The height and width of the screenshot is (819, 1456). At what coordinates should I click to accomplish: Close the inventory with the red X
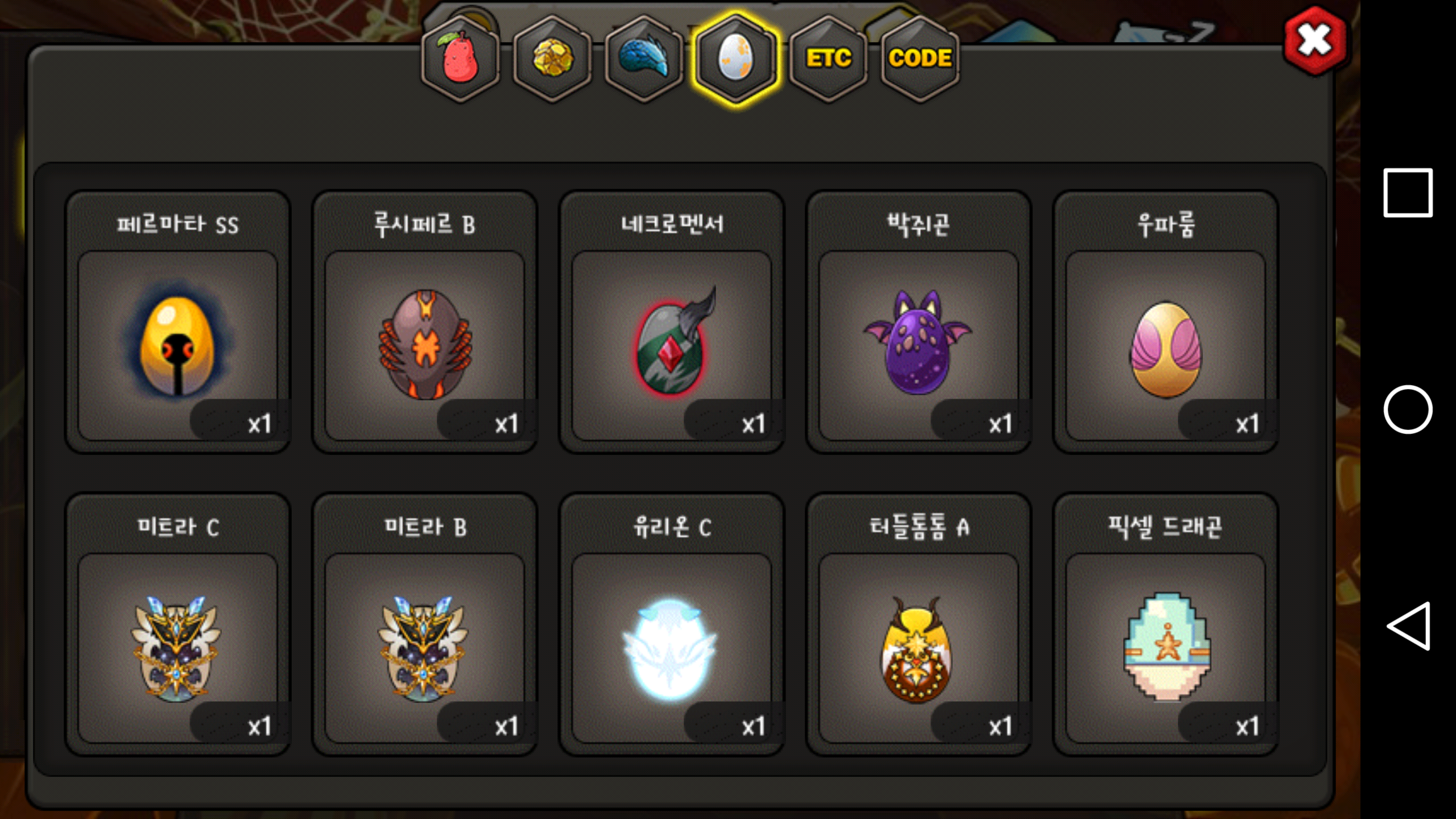pos(1314,40)
